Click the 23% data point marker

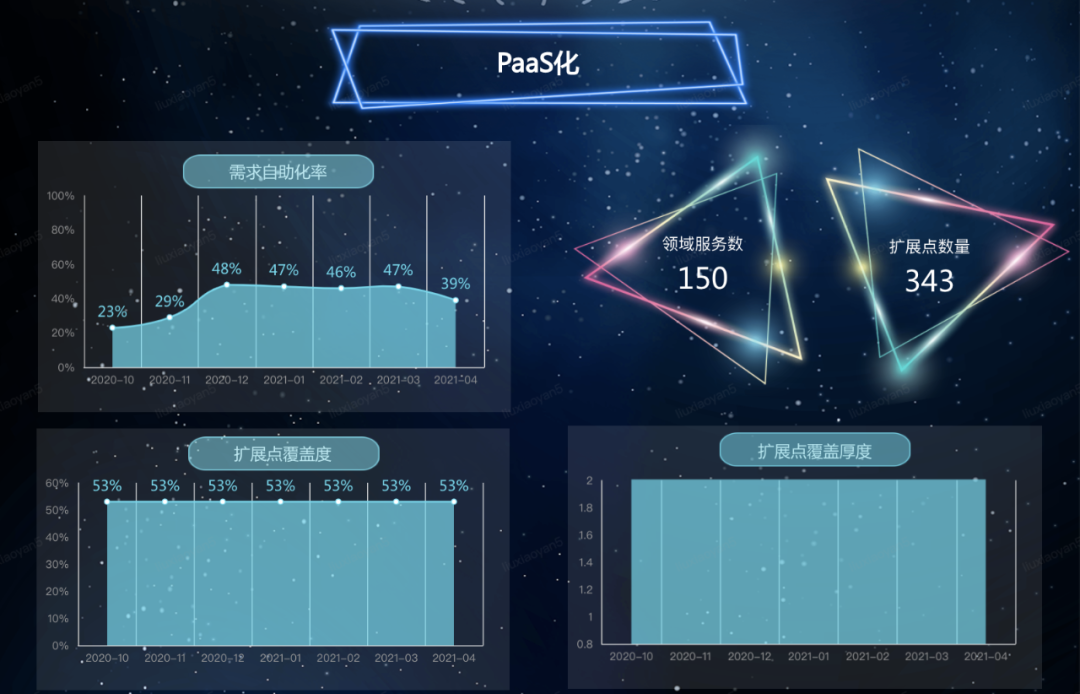(112, 328)
